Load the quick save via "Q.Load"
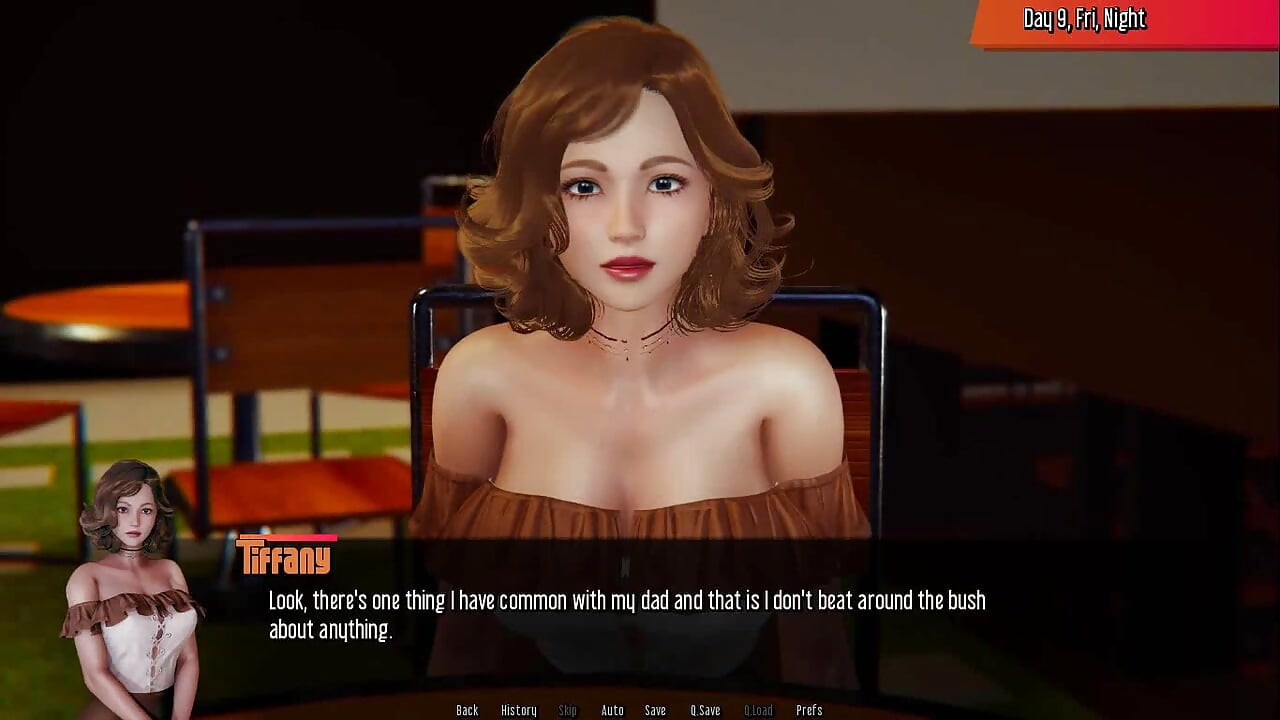The image size is (1280, 720). coord(757,710)
